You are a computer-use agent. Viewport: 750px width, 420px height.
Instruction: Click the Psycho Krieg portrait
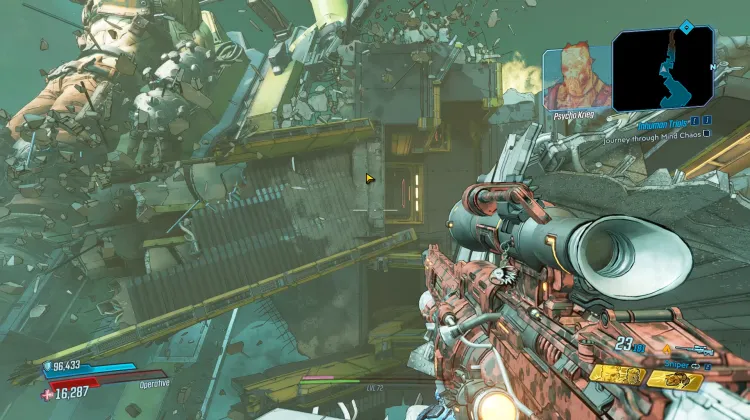[577, 76]
